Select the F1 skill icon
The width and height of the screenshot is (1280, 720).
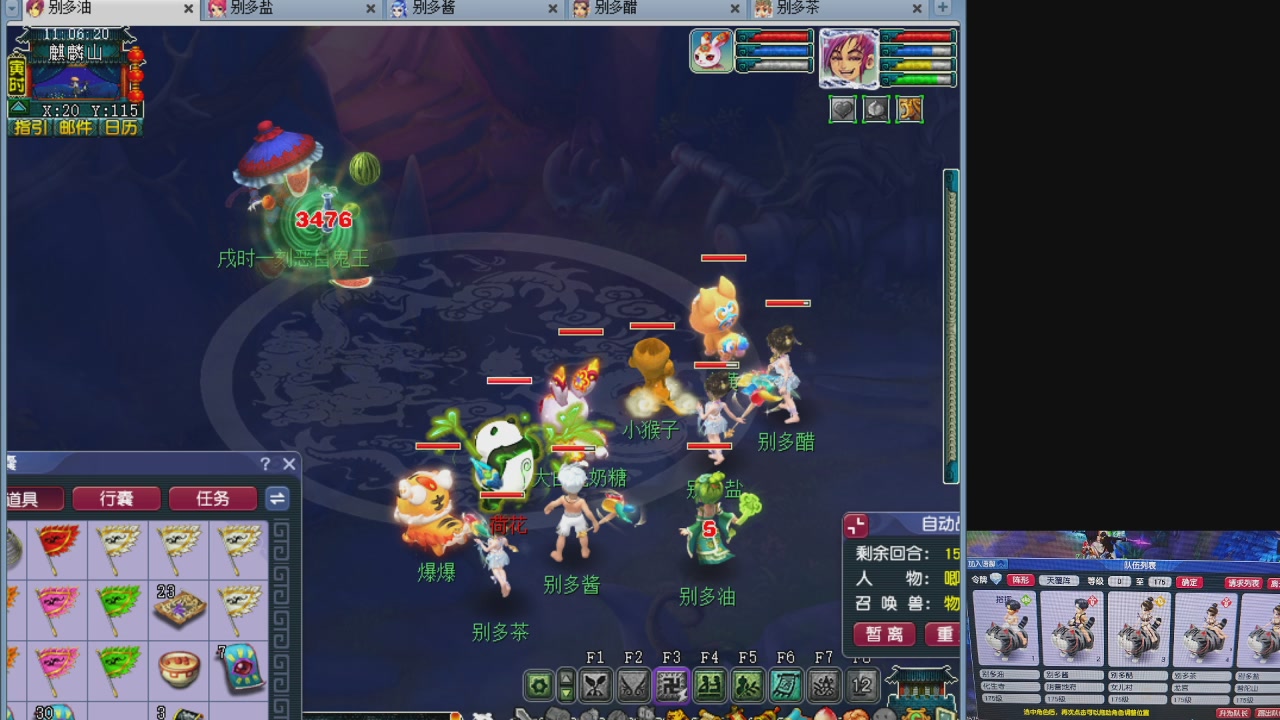click(x=596, y=684)
